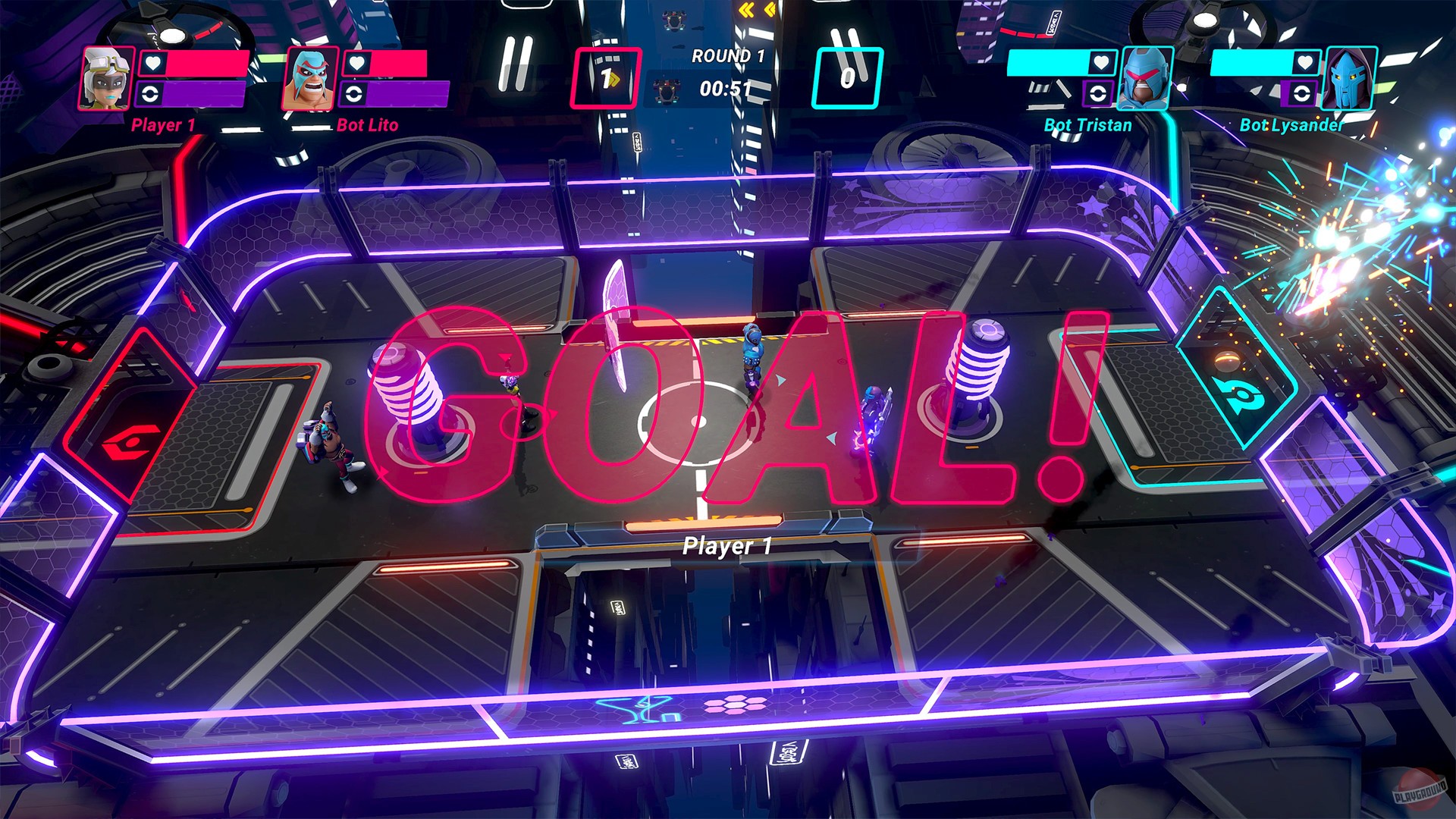1456x819 pixels.
Task: Select Bot Tristan's character portrait
Action: click(1146, 78)
